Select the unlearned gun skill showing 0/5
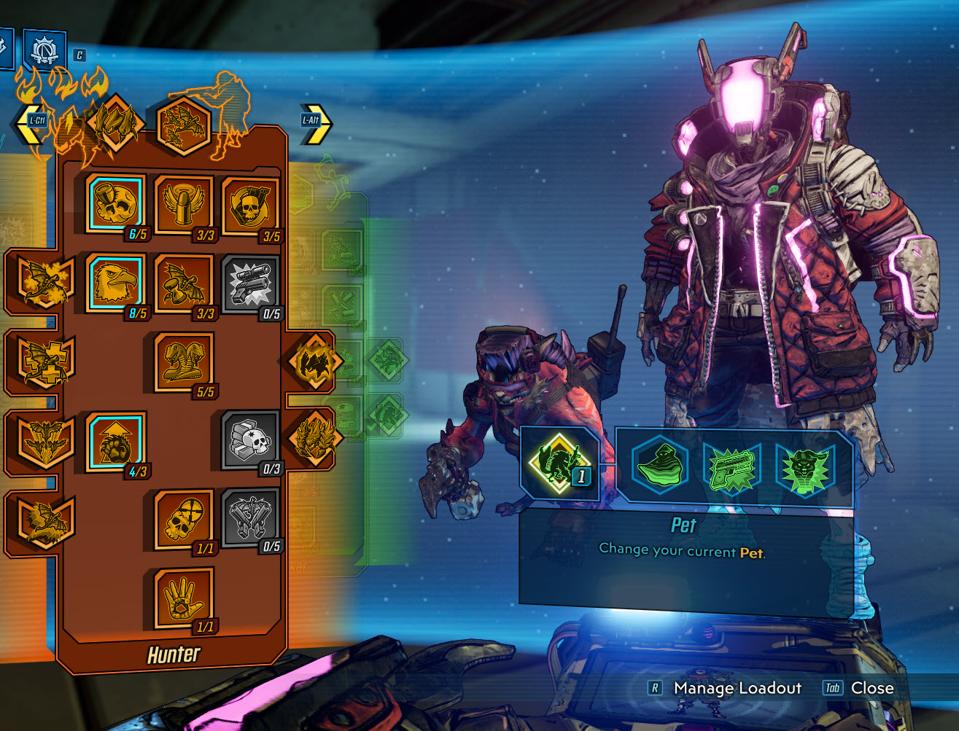 250,282
